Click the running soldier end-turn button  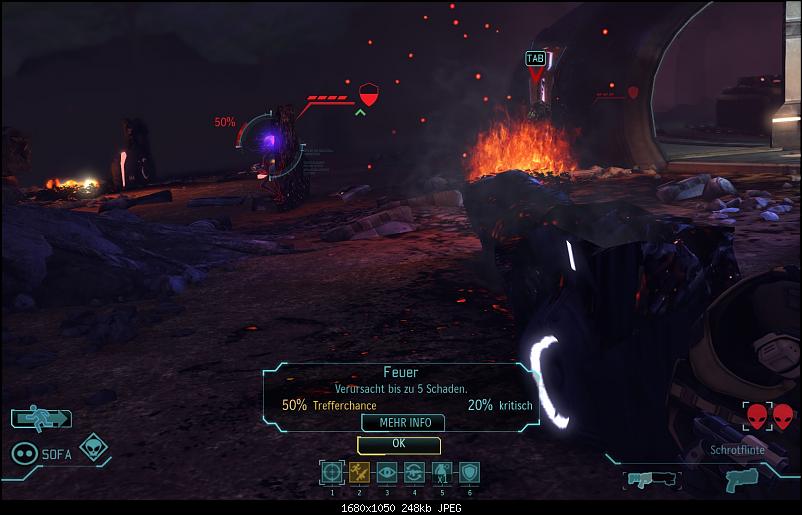coord(41,419)
